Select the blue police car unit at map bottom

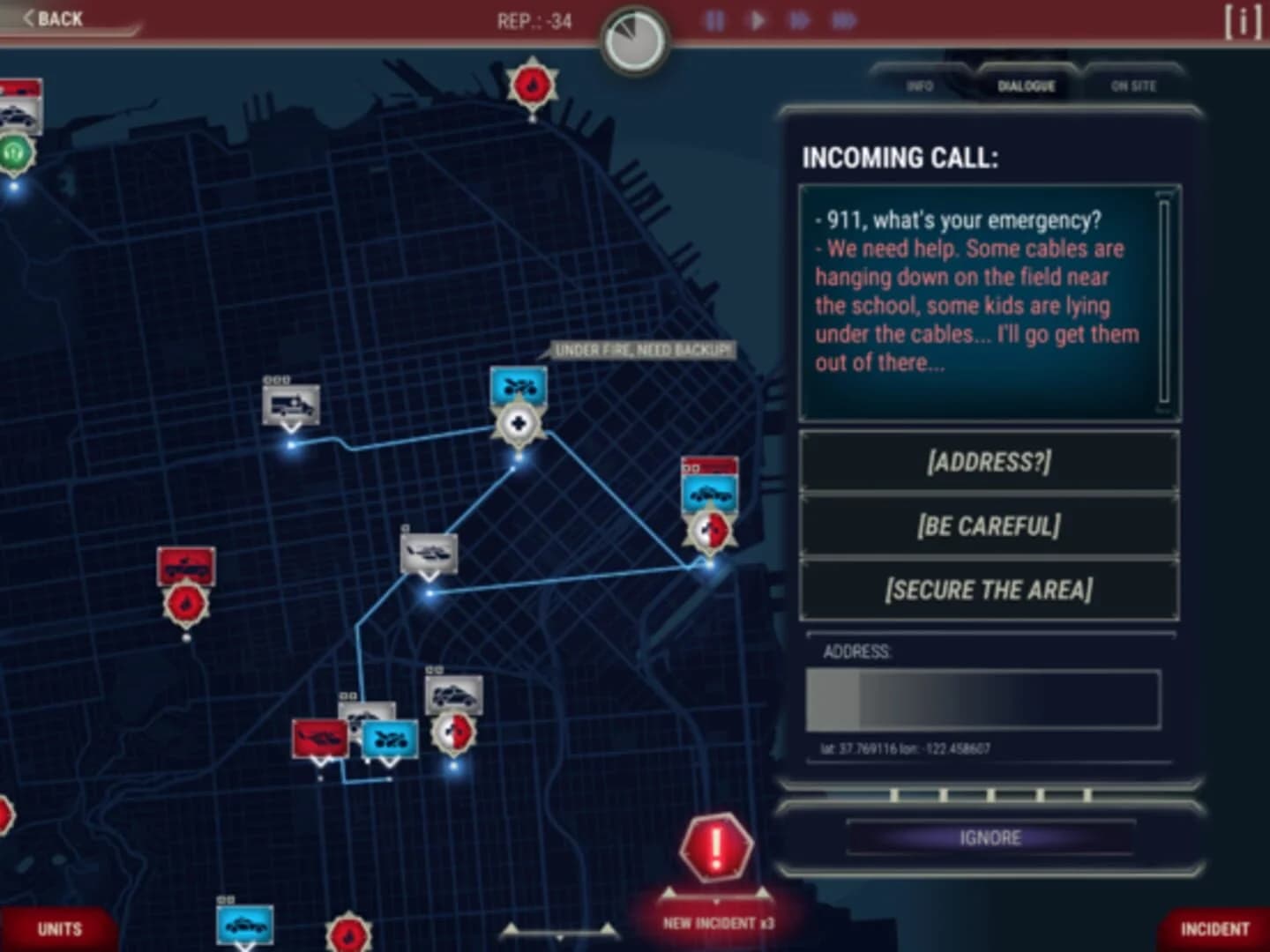246,925
